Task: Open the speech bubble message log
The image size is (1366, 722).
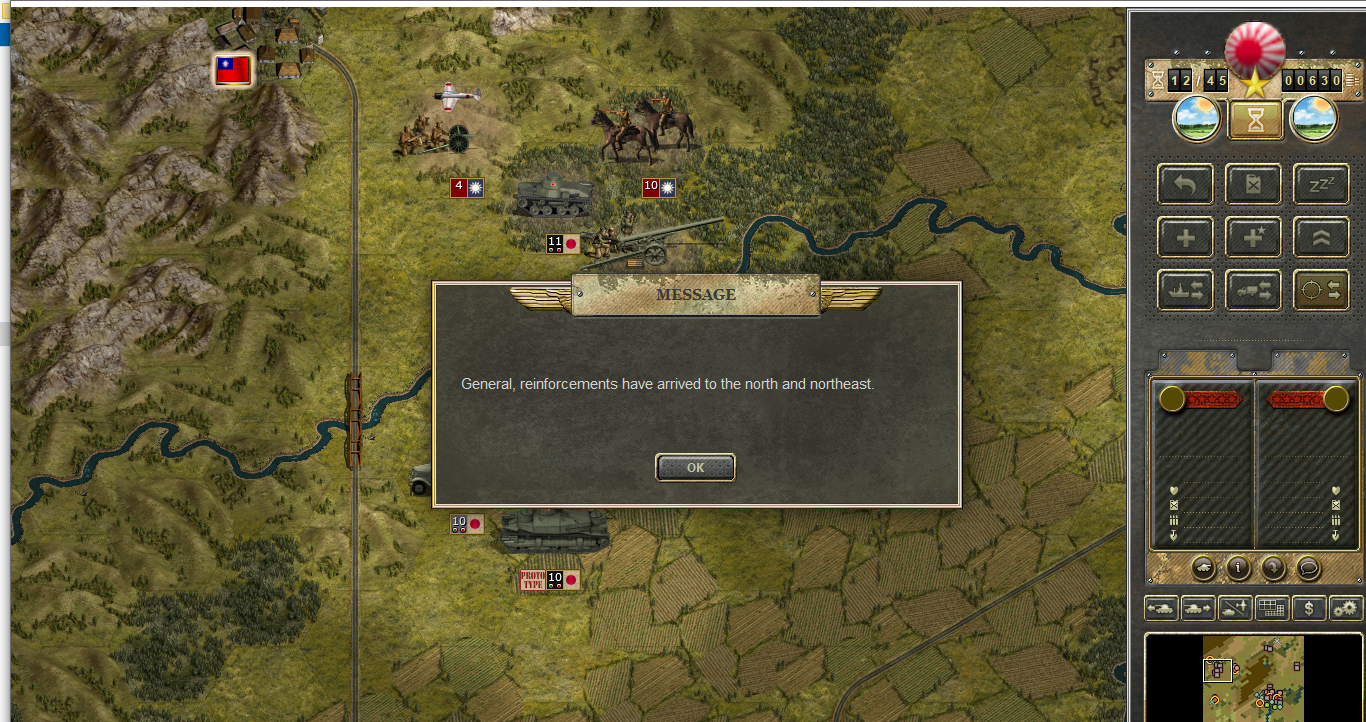Action: (x=1308, y=569)
